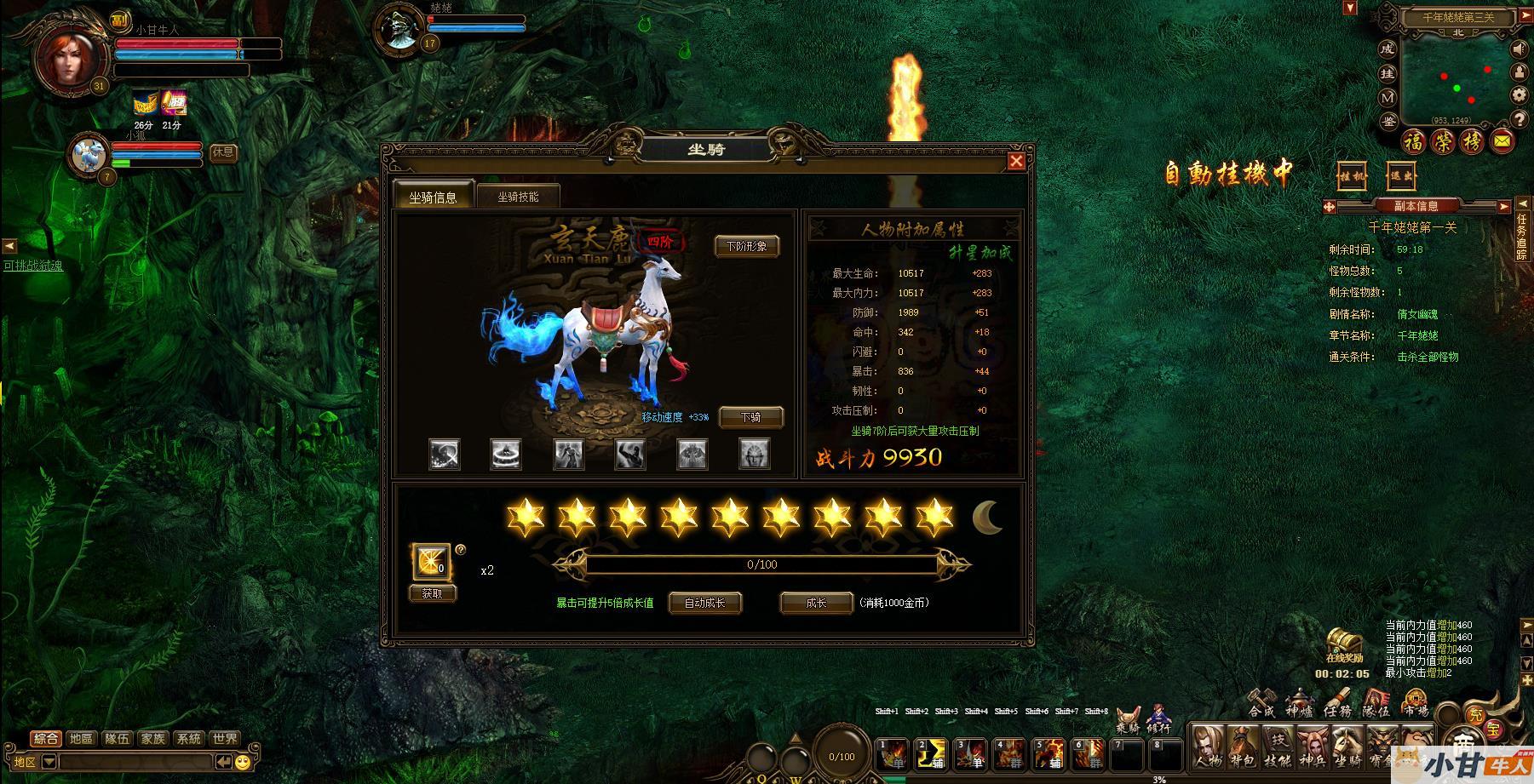This screenshot has height=784, width=1534.
Task: Click the 退出 exit dungeon button
Action: [x=1400, y=176]
